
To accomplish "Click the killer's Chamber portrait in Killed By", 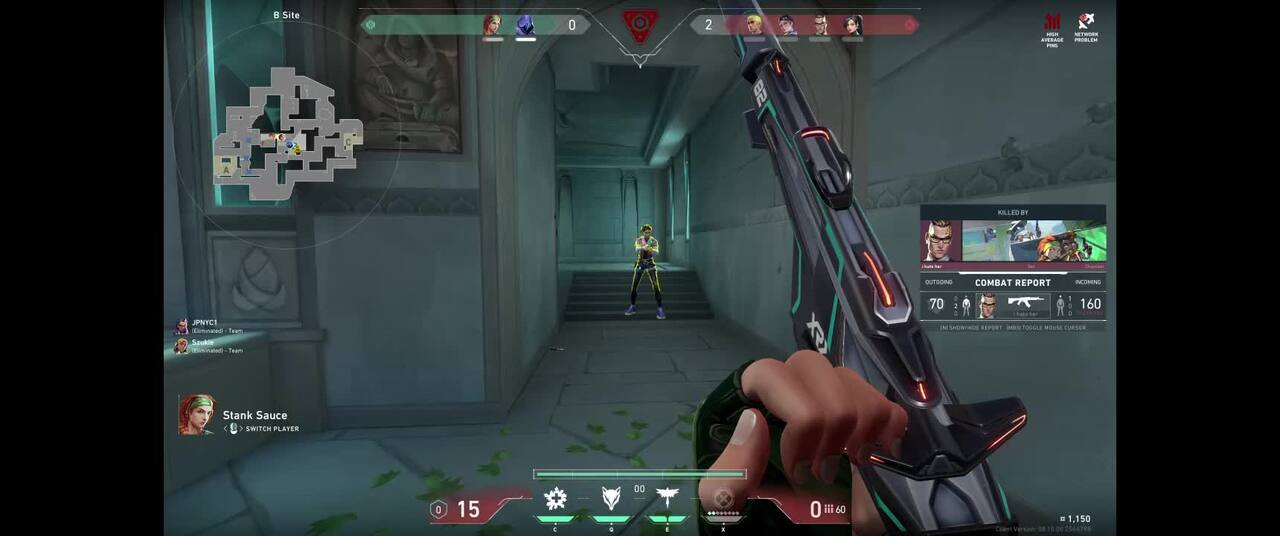I will pyautogui.click(x=940, y=241).
